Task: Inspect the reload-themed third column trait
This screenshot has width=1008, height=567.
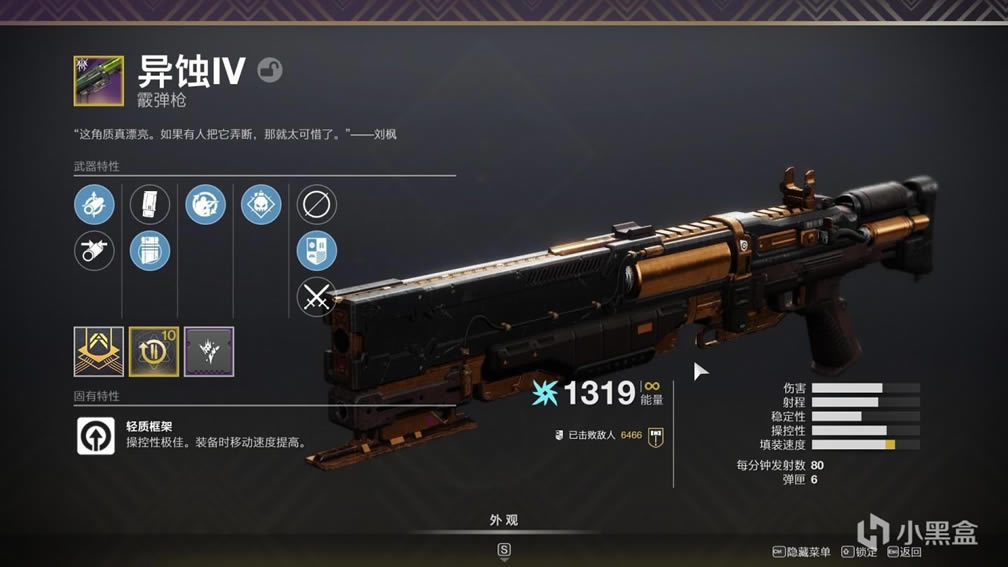Action: pos(205,205)
